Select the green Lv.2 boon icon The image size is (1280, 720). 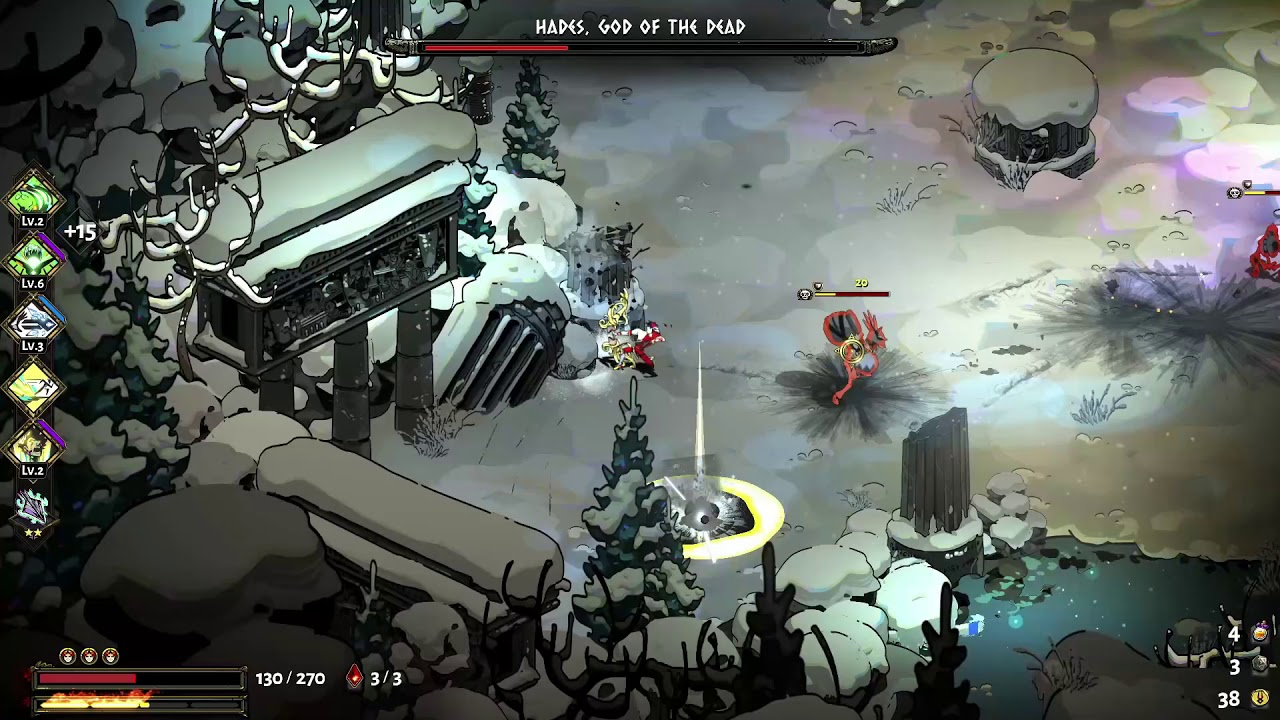click(33, 194)
